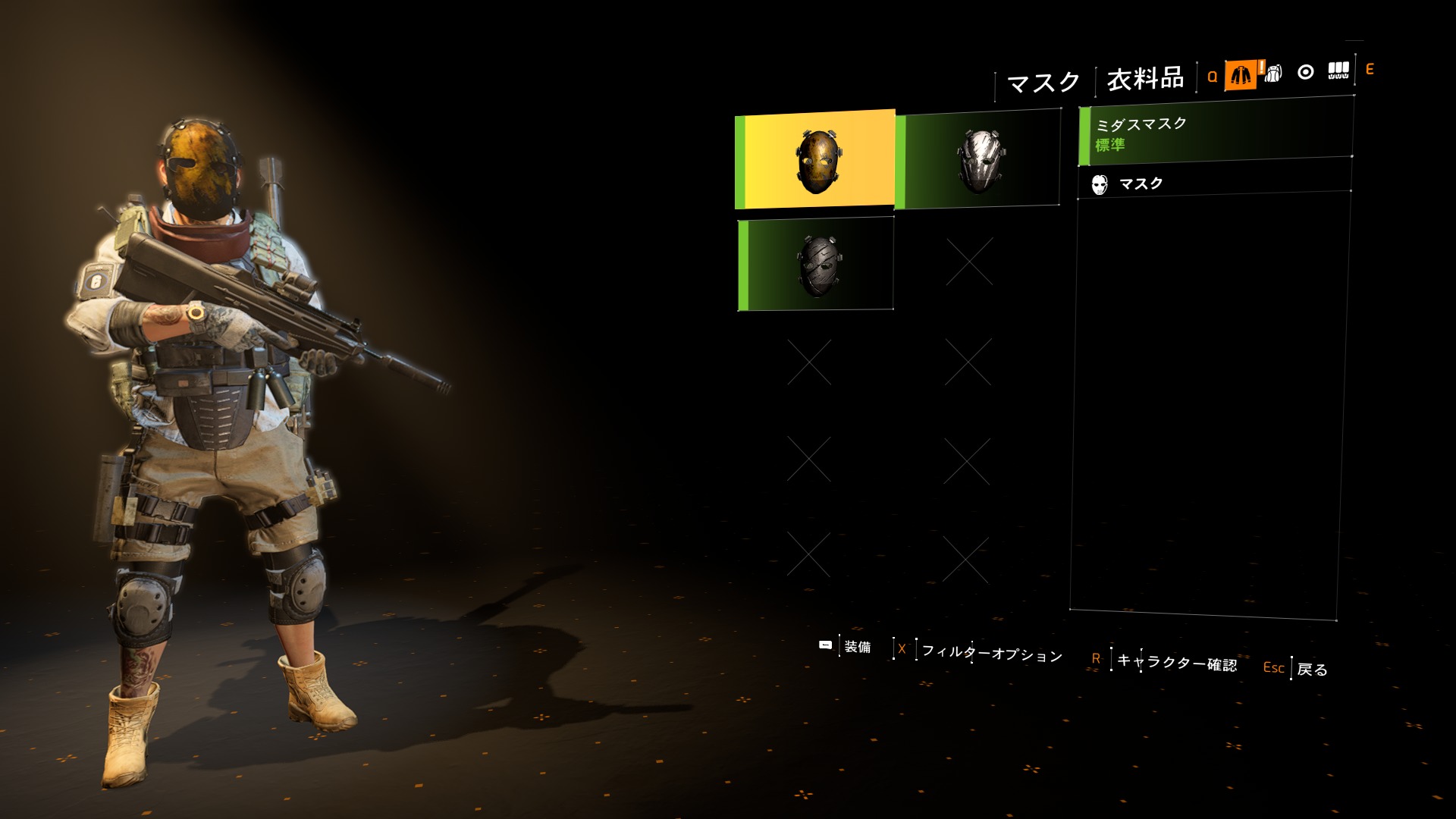Image resolution: width=1456 pixels, height=819 pixels.
Task: Open the backpack icon tab
Action: pyautogui.click(x=1273, y=73)
